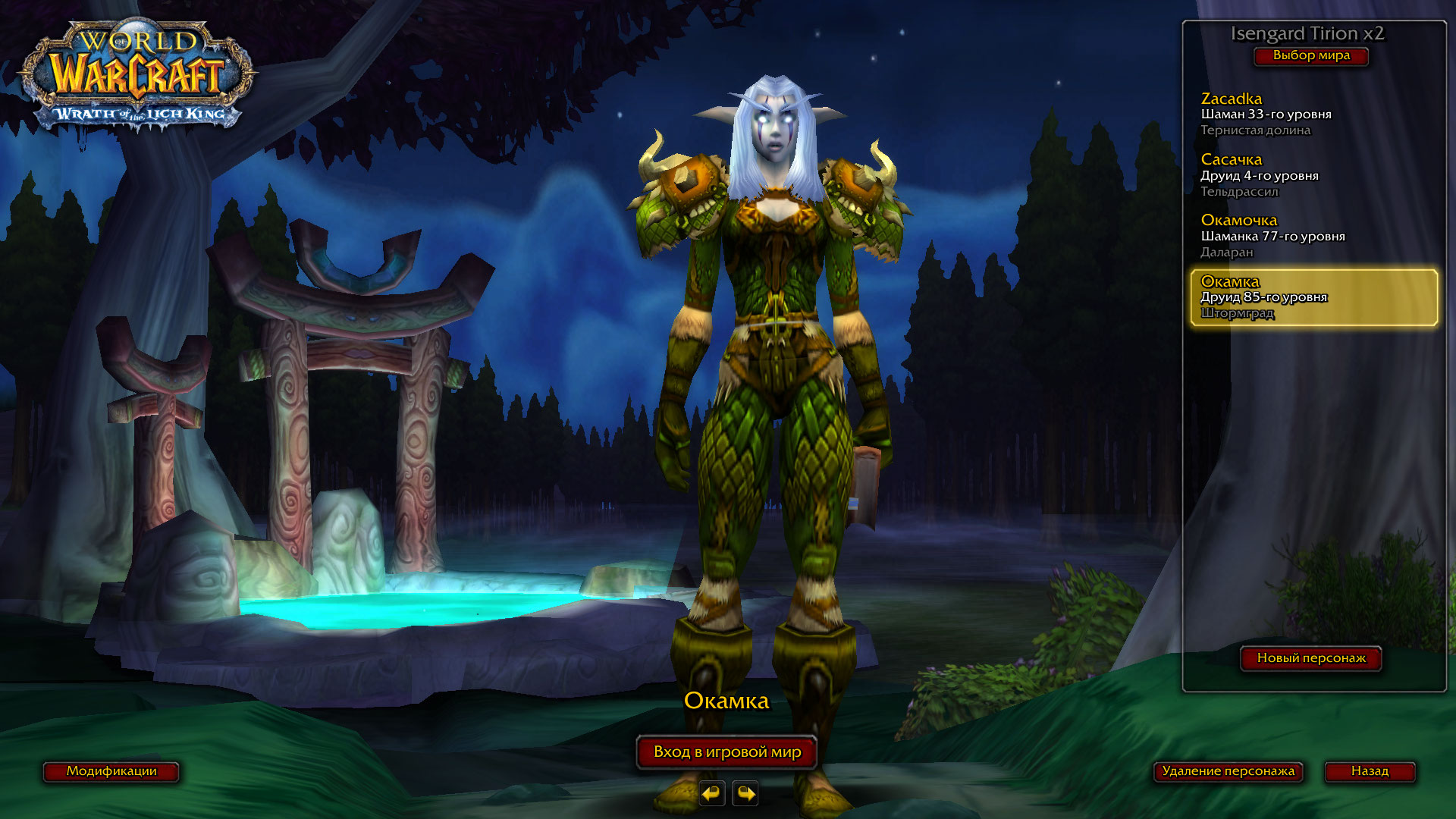
Task: Open the Модификации addons menu
Action: pyautogui.click(x=111, y=771)
